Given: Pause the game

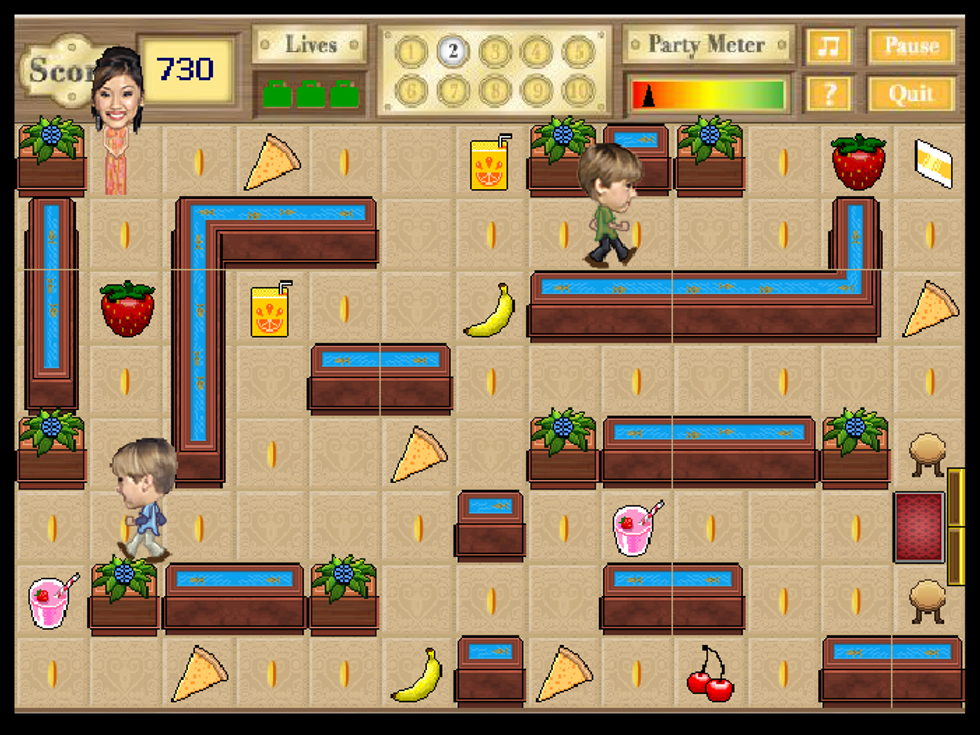Looking at the screenshot, I should (911, 46).
